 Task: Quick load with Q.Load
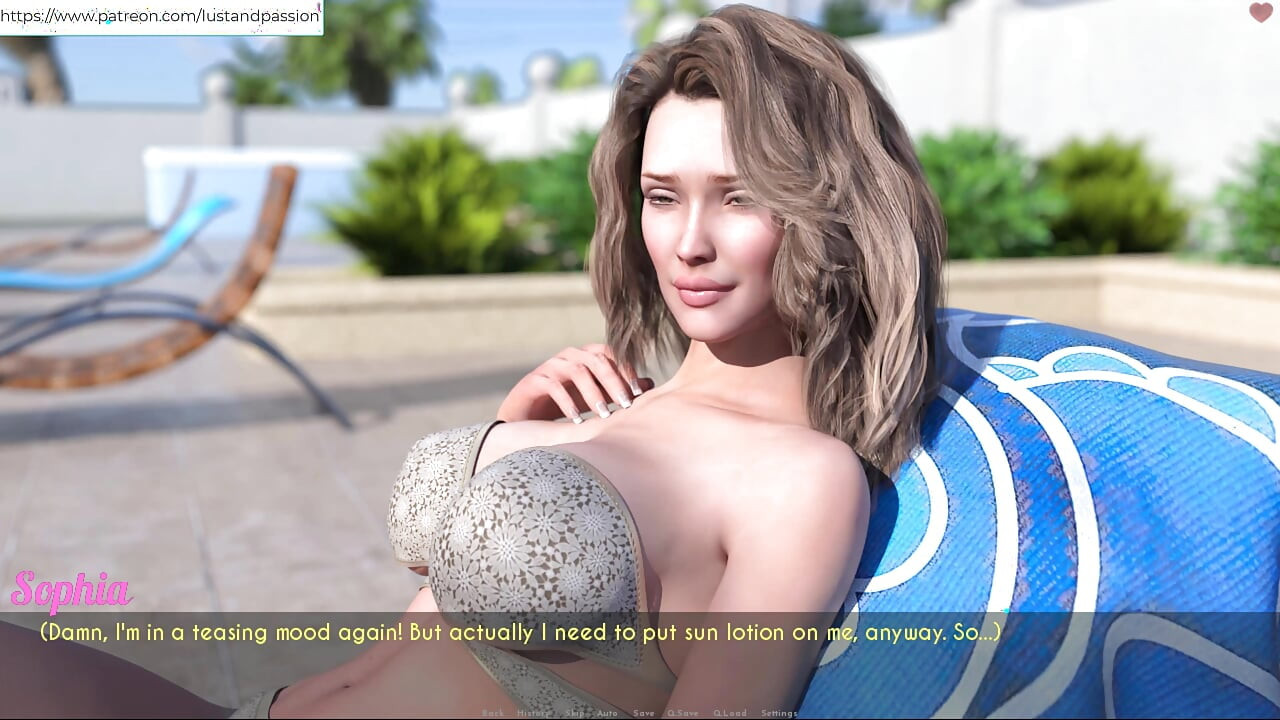(x=730, y=713)
